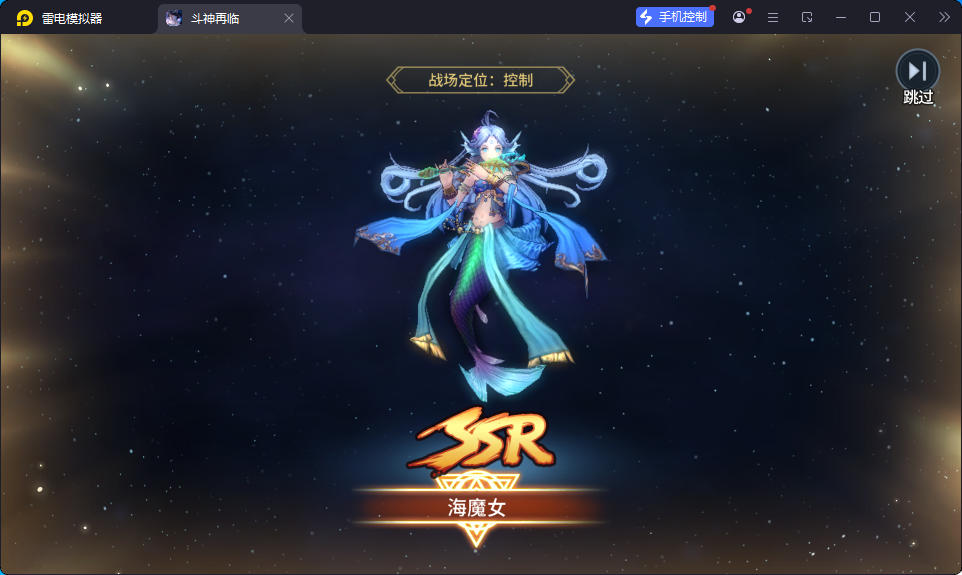Skip the SSR hero reveal animation

pyautogui.click(x=917, y=72)
